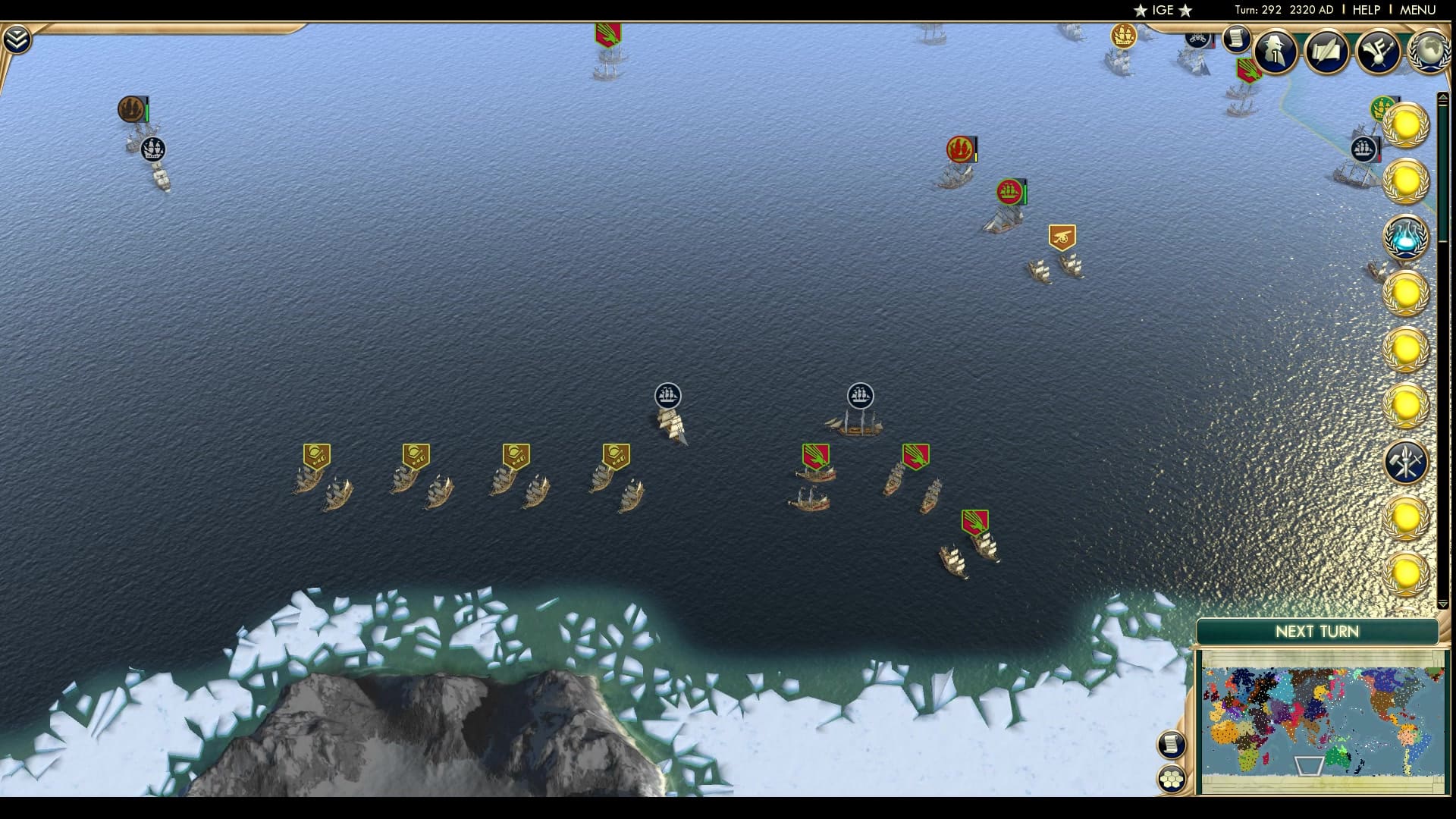Click the hex cluster icon below the scroll icon
Screen dimensions: 1456x819
[1171, 777]
